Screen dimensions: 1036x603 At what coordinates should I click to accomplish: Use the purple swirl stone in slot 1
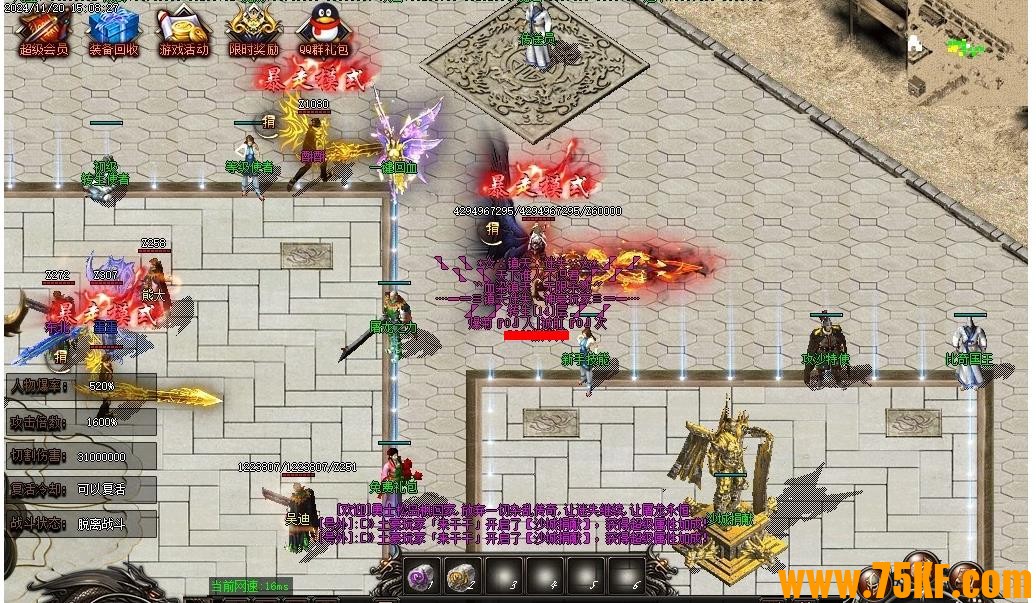(423, 576)
